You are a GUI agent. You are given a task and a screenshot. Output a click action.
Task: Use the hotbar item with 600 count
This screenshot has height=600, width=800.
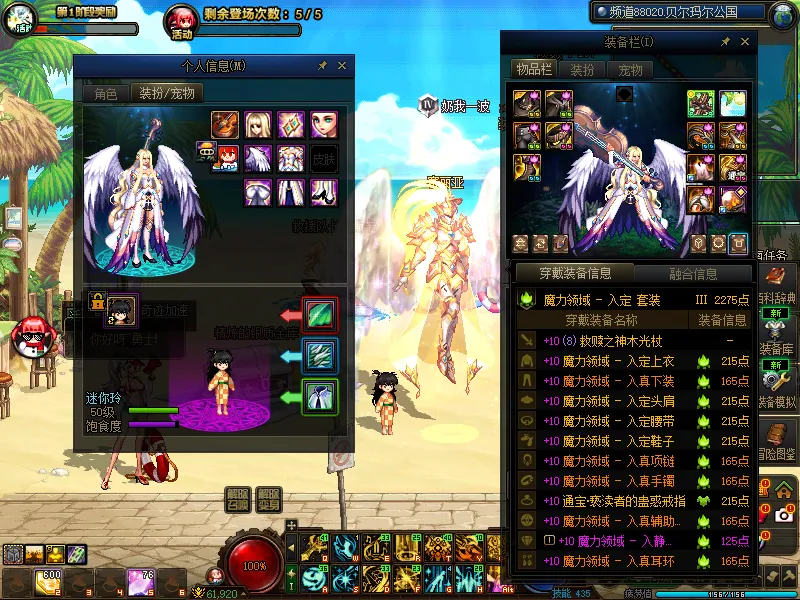tap(48, 580)
